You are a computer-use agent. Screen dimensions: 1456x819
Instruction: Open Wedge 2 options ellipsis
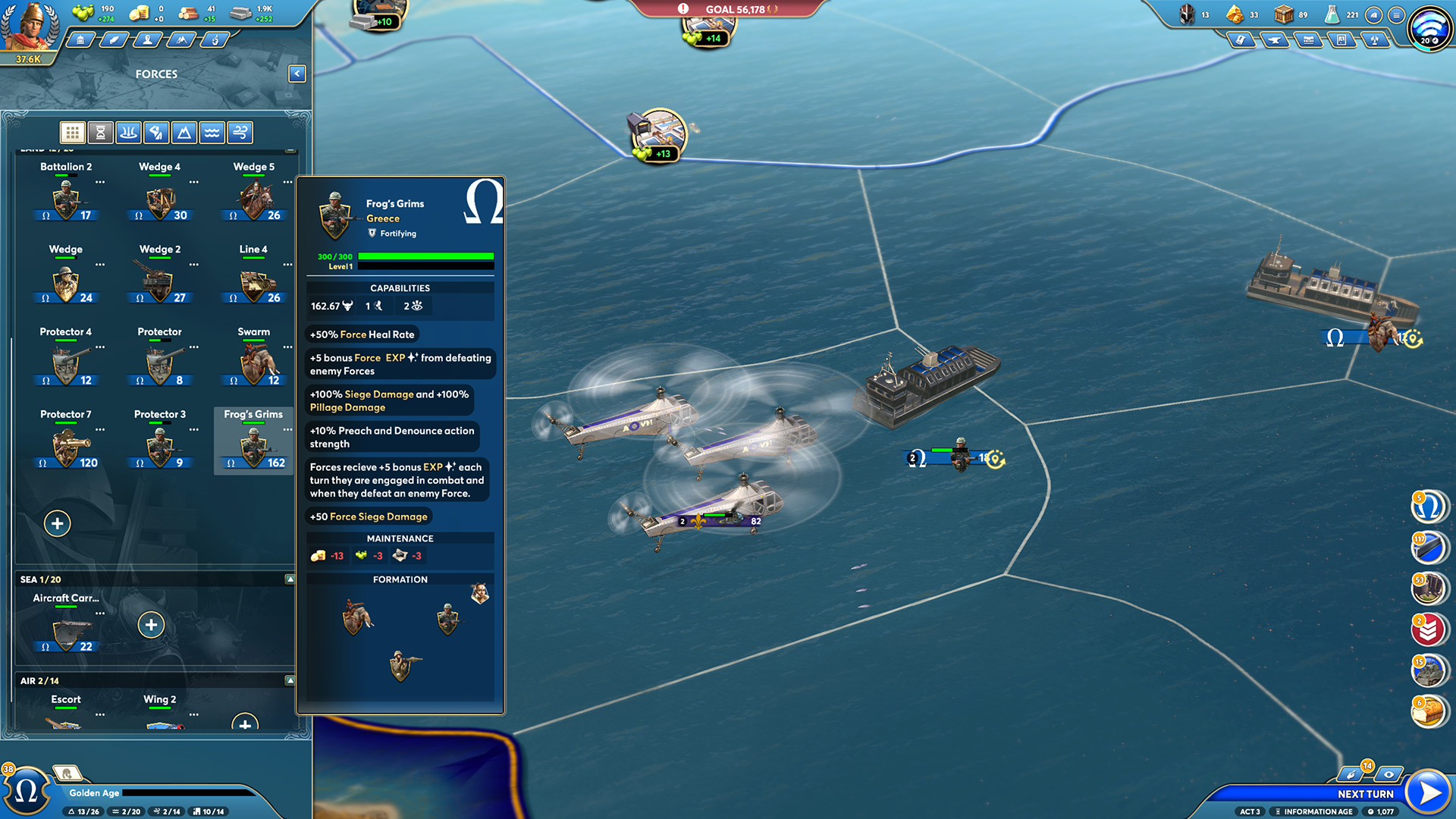pyautogui.click(x=194, y=265)
